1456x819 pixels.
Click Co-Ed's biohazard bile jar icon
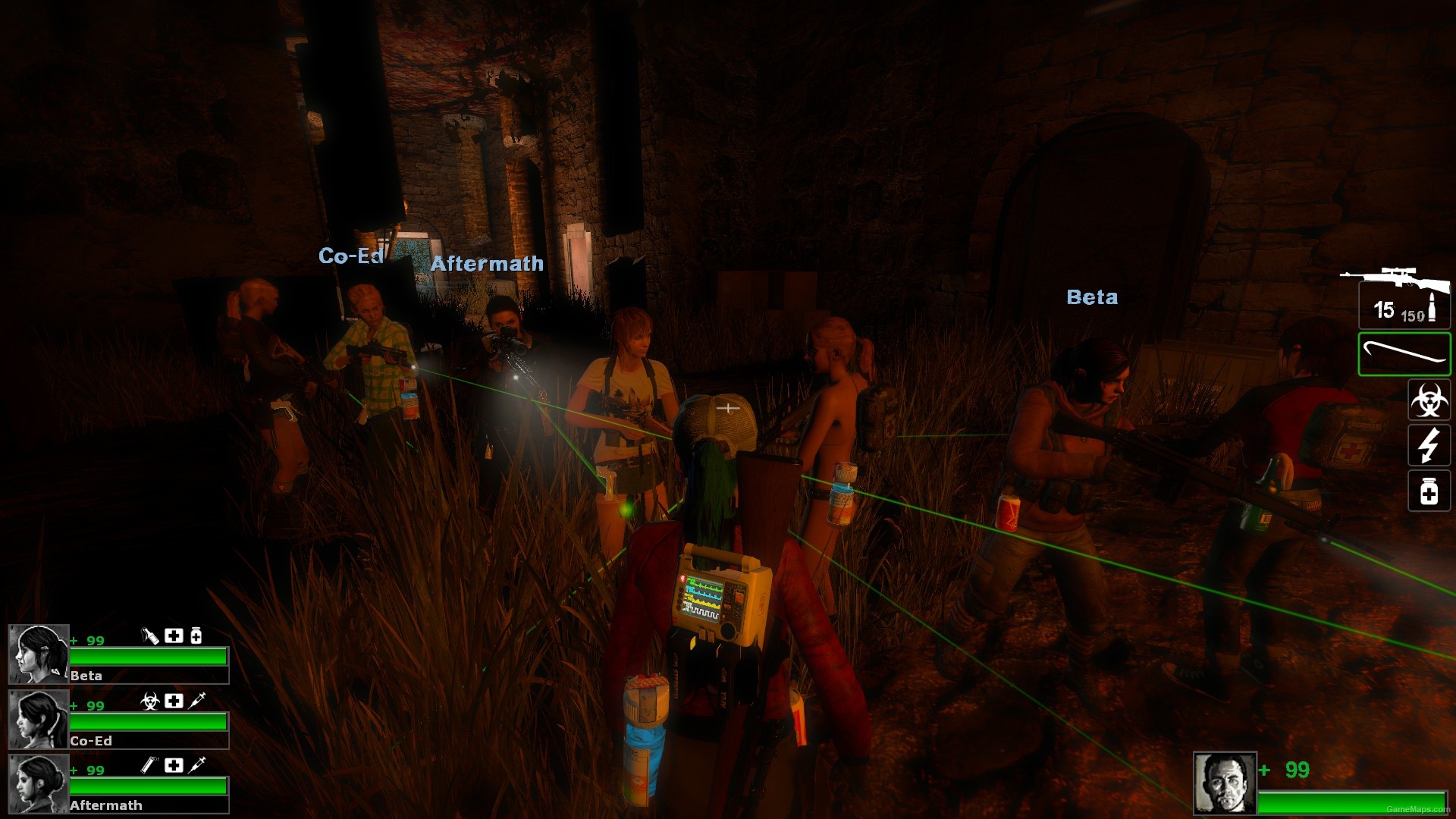pos(150,701)
